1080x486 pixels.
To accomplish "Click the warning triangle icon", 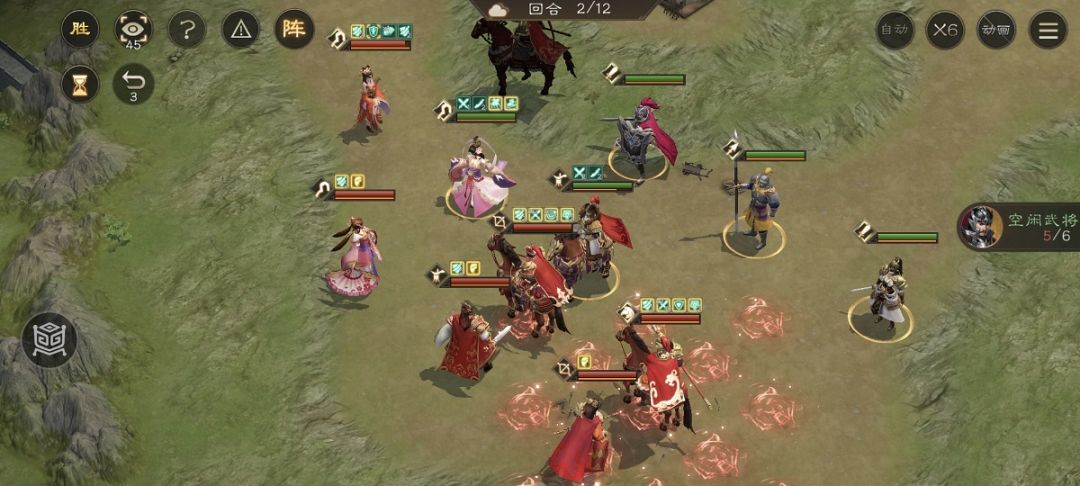I will pos(240,29).
